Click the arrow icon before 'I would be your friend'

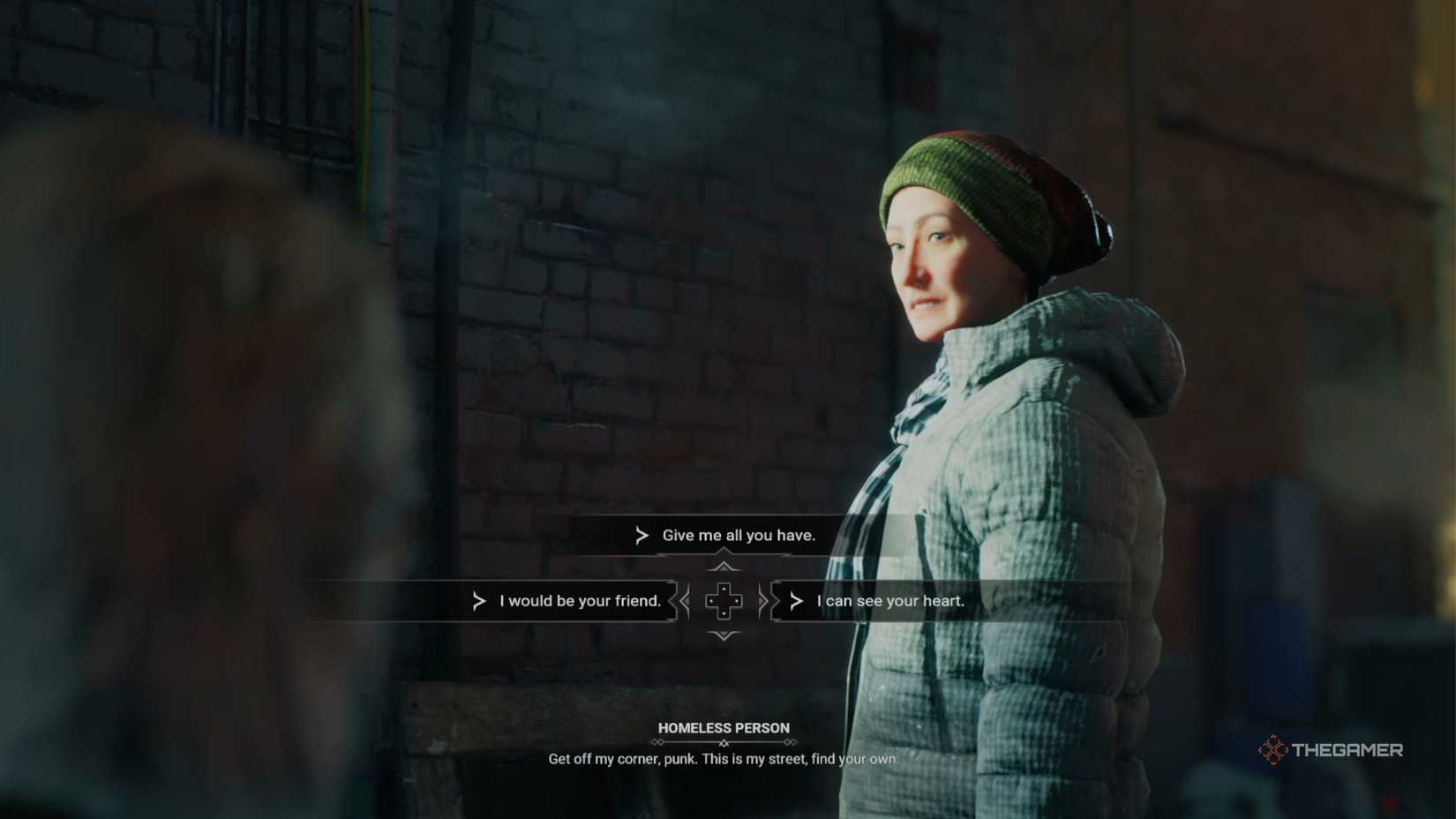point(478,601)
